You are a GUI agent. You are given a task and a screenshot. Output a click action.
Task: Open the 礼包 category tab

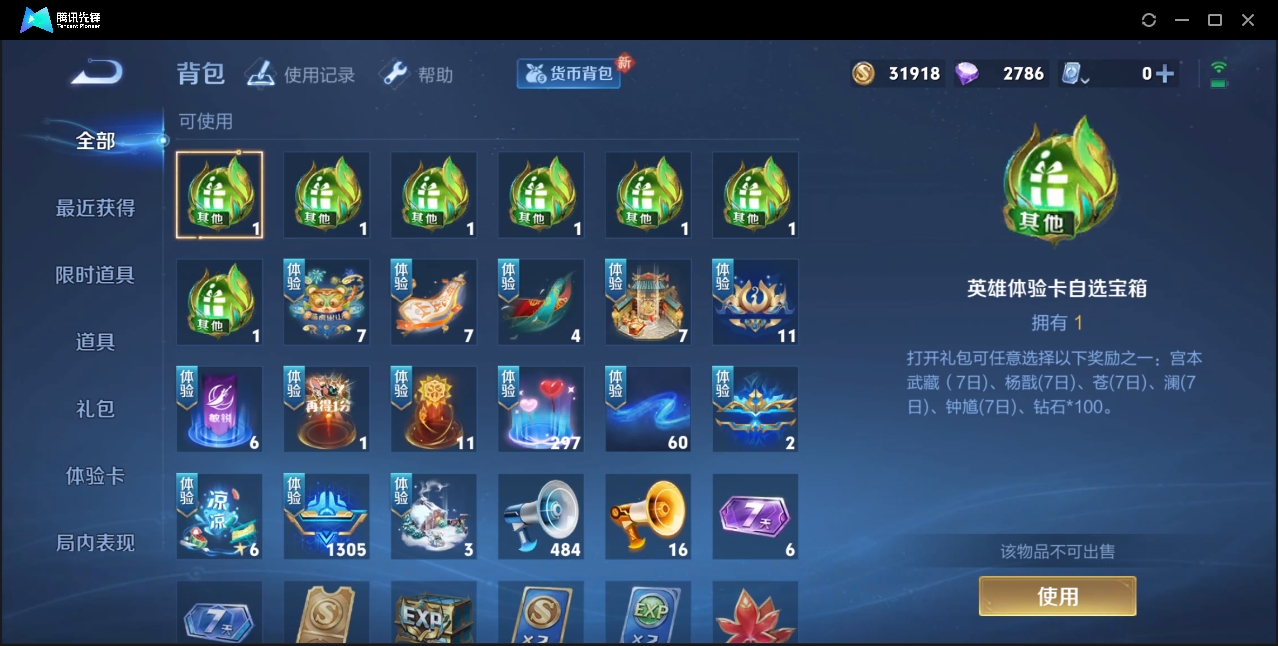[x=95, y=409]
